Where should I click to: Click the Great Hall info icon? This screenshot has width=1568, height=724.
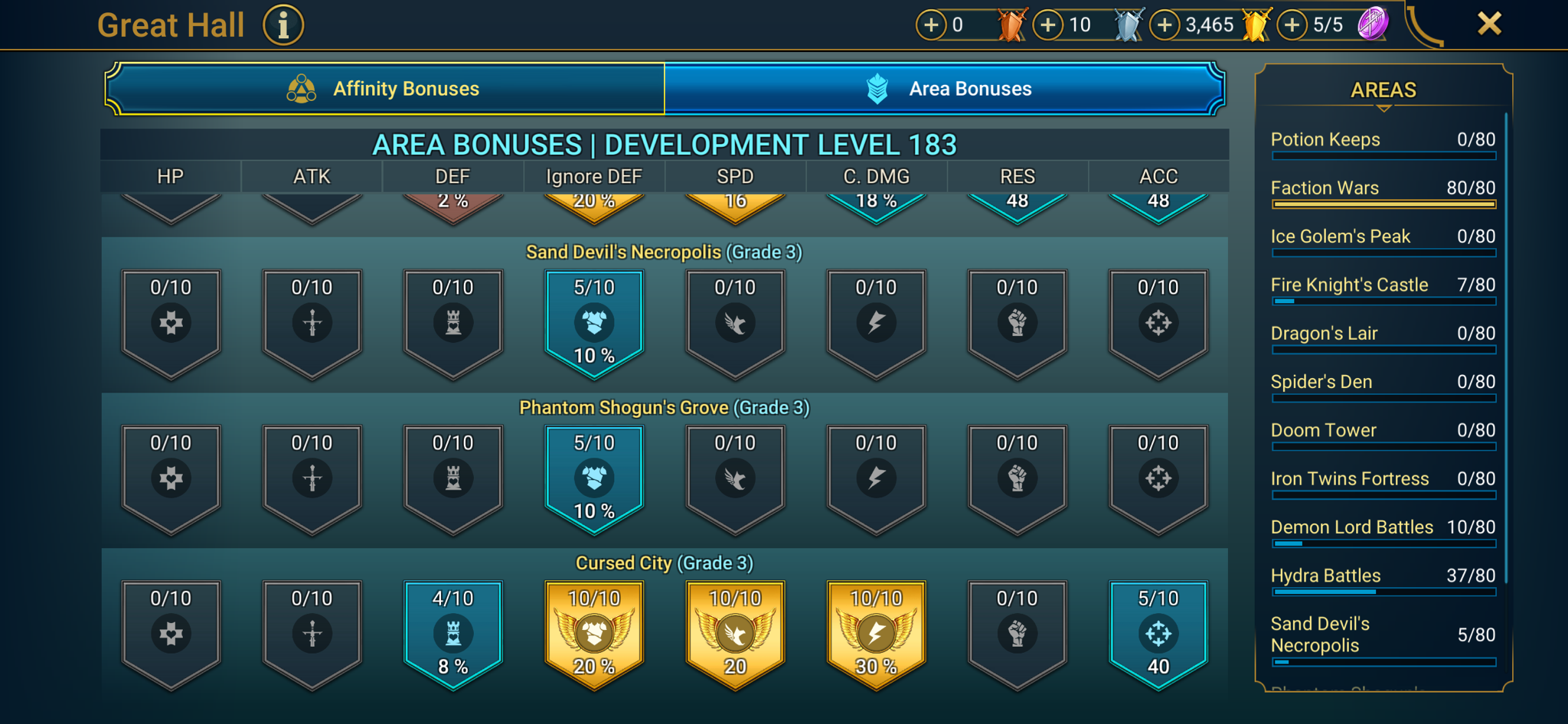(x=283, y=24)
